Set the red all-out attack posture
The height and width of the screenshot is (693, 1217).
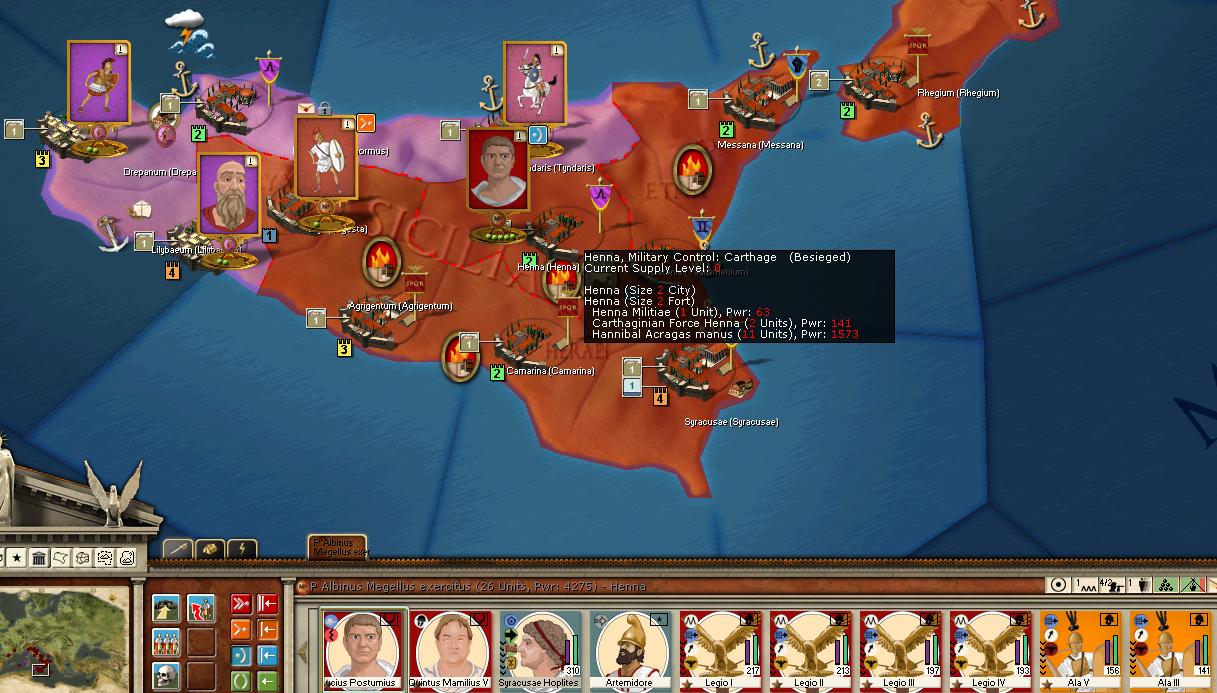click(x=241, y=604)
